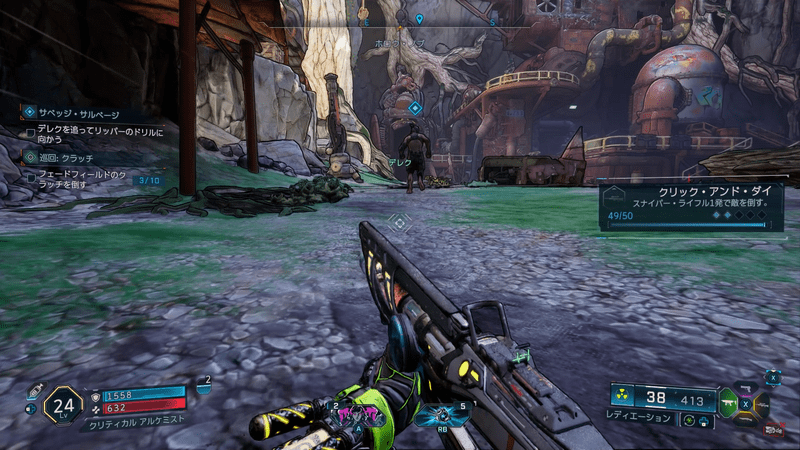The image size is (800, 450).
Task: Click the level 24 hexagon badge
Action: (x=62, y=406)
